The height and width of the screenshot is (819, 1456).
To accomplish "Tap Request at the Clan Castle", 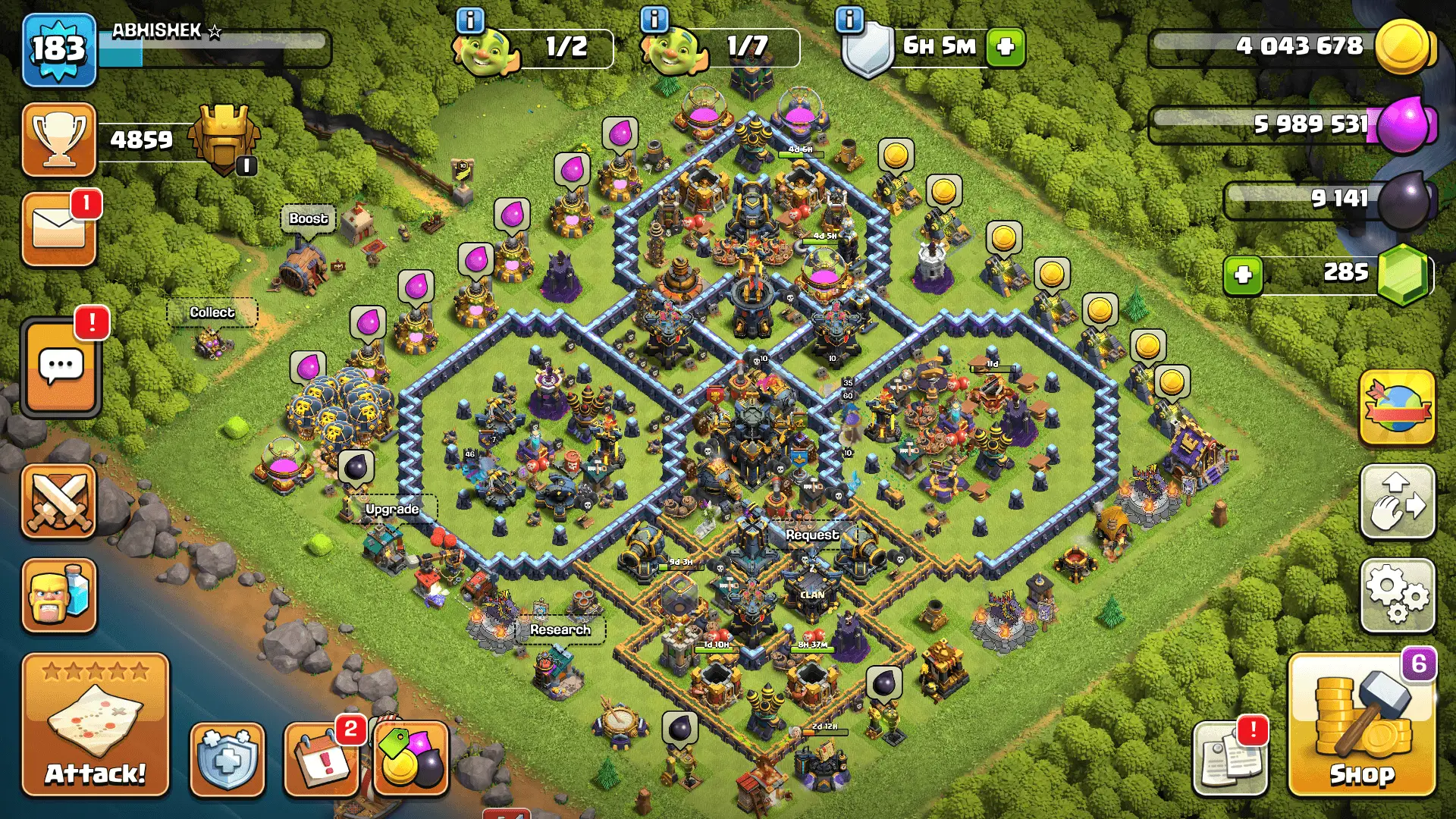I will click(x=813, y=534).
